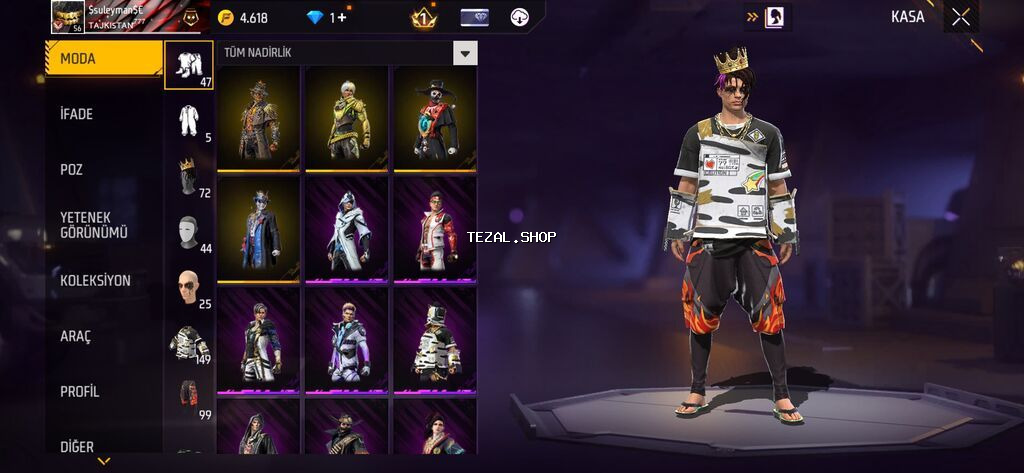This screenshot has width=1024, height=473.
Task: Switch to the İFADE tab
Action: pos(103,114)
